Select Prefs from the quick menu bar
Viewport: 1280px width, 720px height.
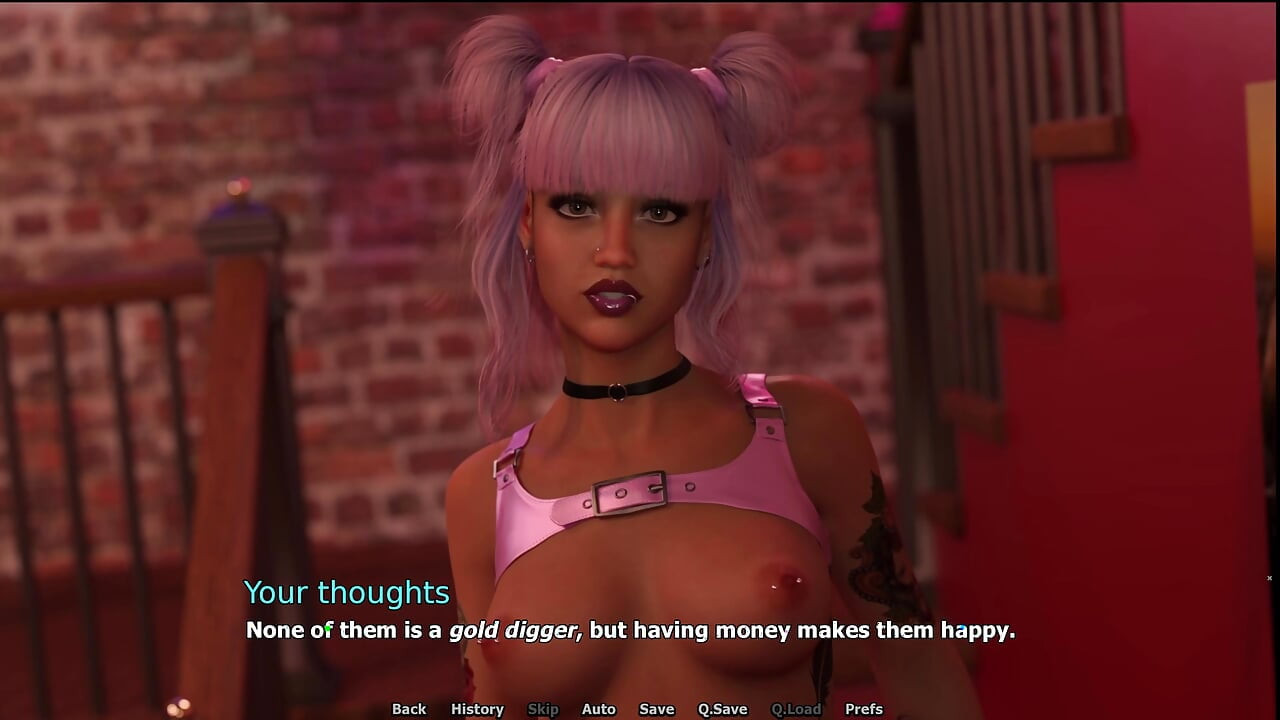(866, 709)
